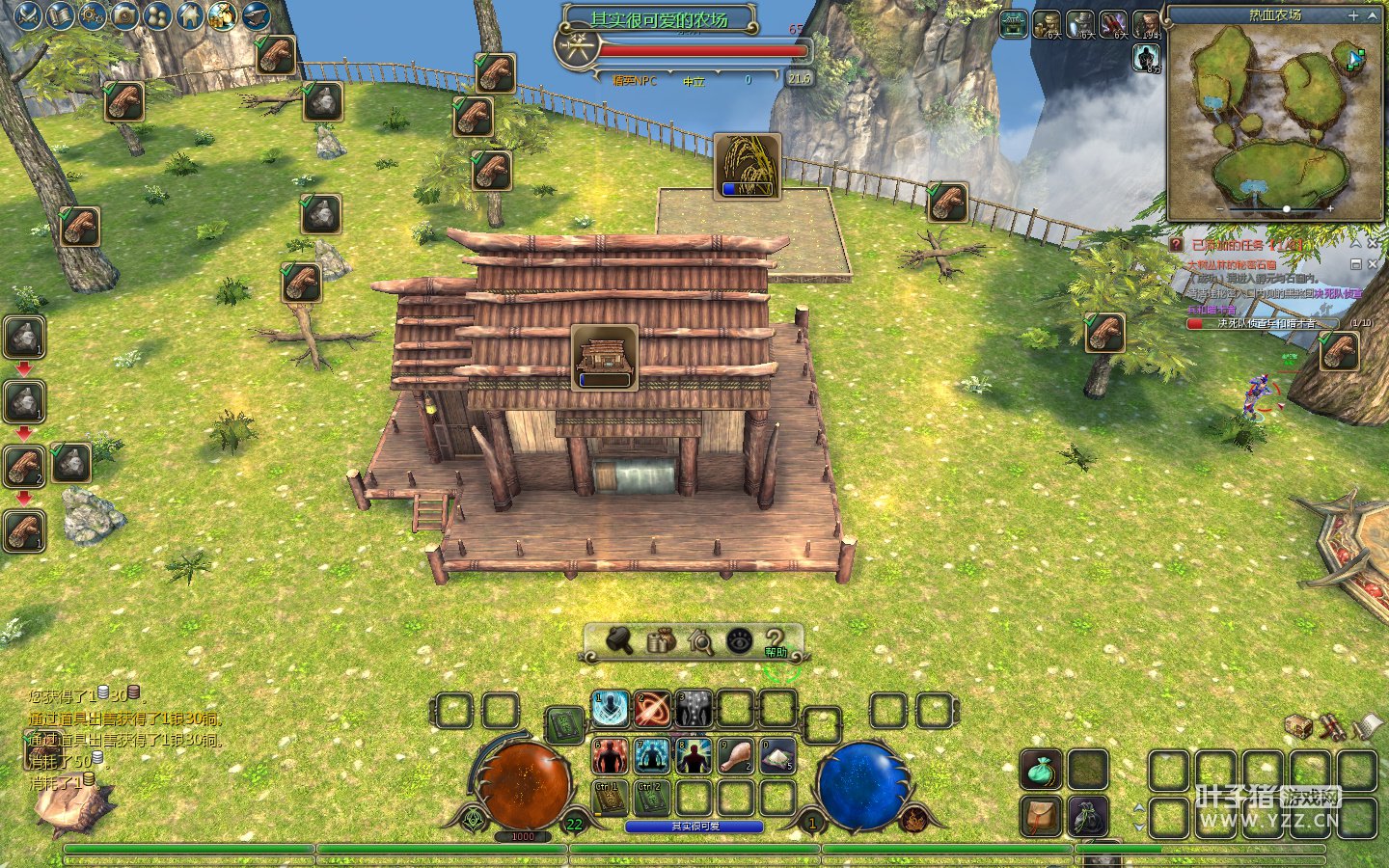Select the house inspect magnifier tool

tap(699, 640)
